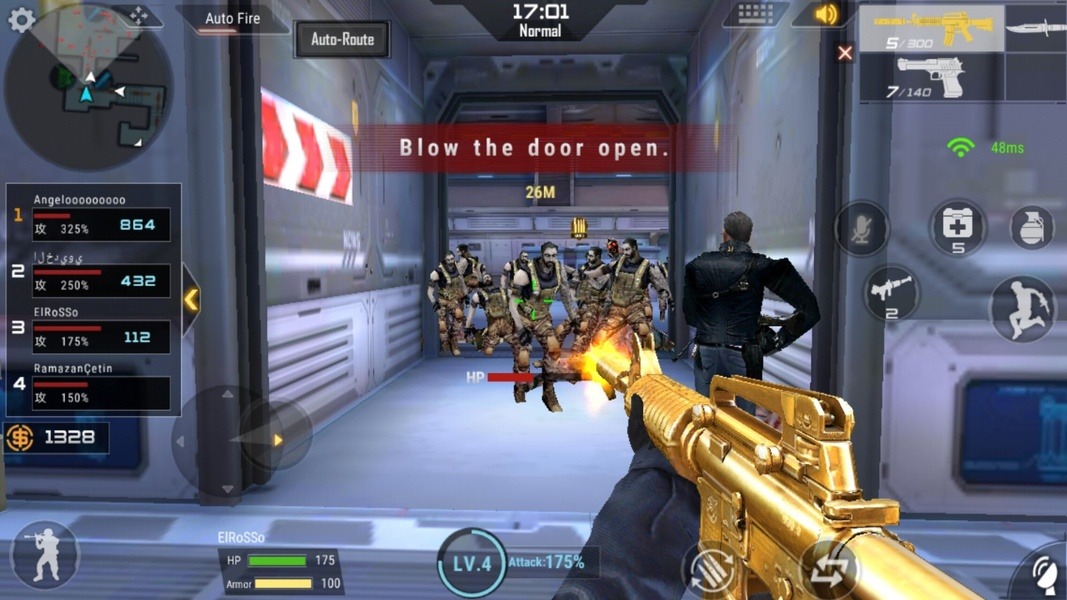Use the medkit button
This screenshot has height=600, width=1067.
click(957, 227)
